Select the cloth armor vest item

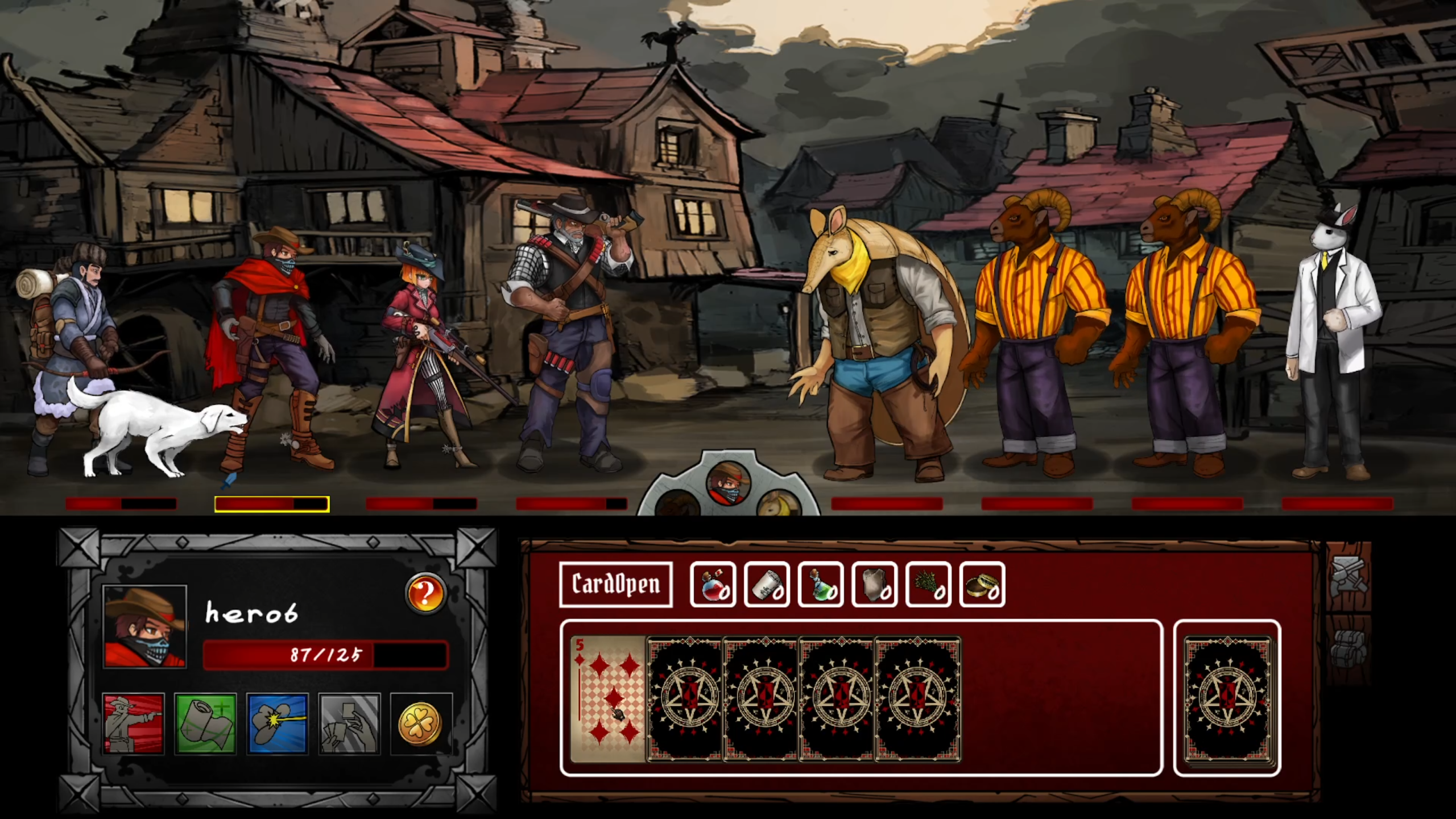click(875, 585)
